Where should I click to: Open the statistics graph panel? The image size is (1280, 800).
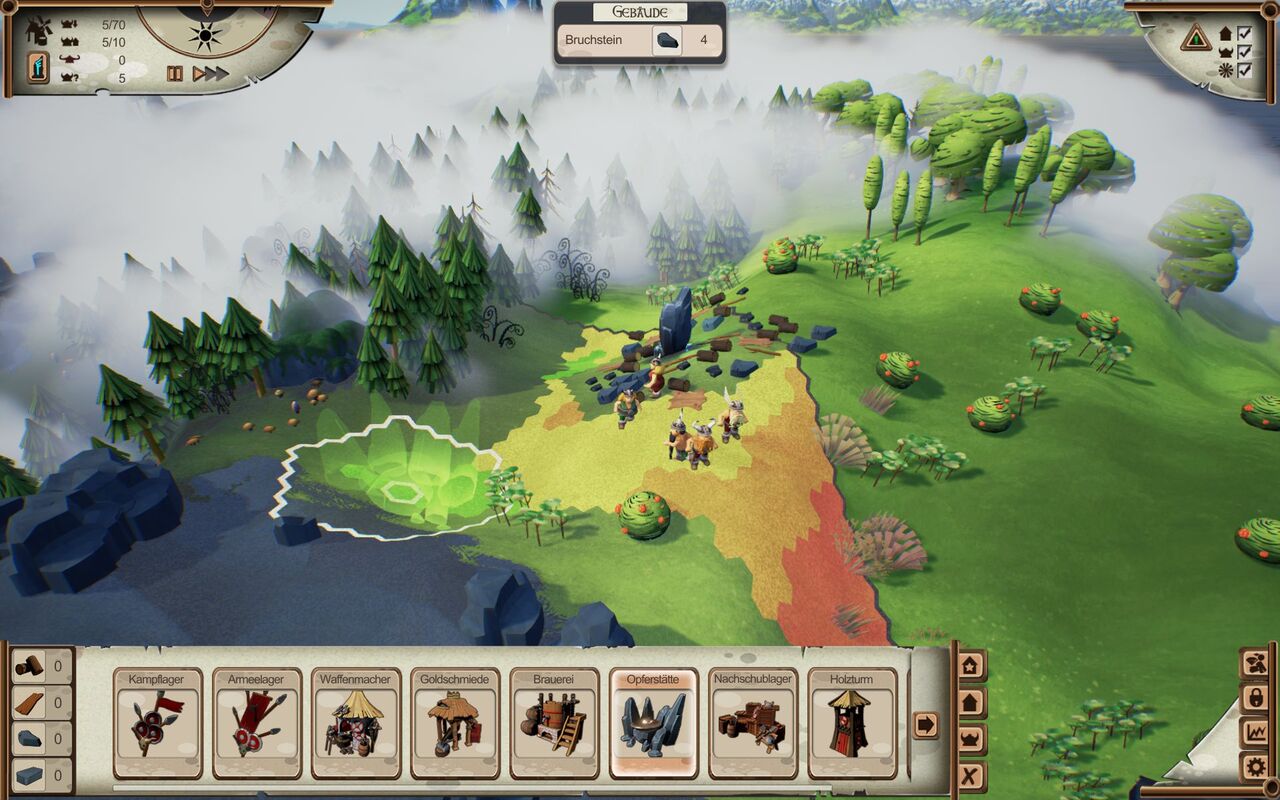tap(1254, 733)
